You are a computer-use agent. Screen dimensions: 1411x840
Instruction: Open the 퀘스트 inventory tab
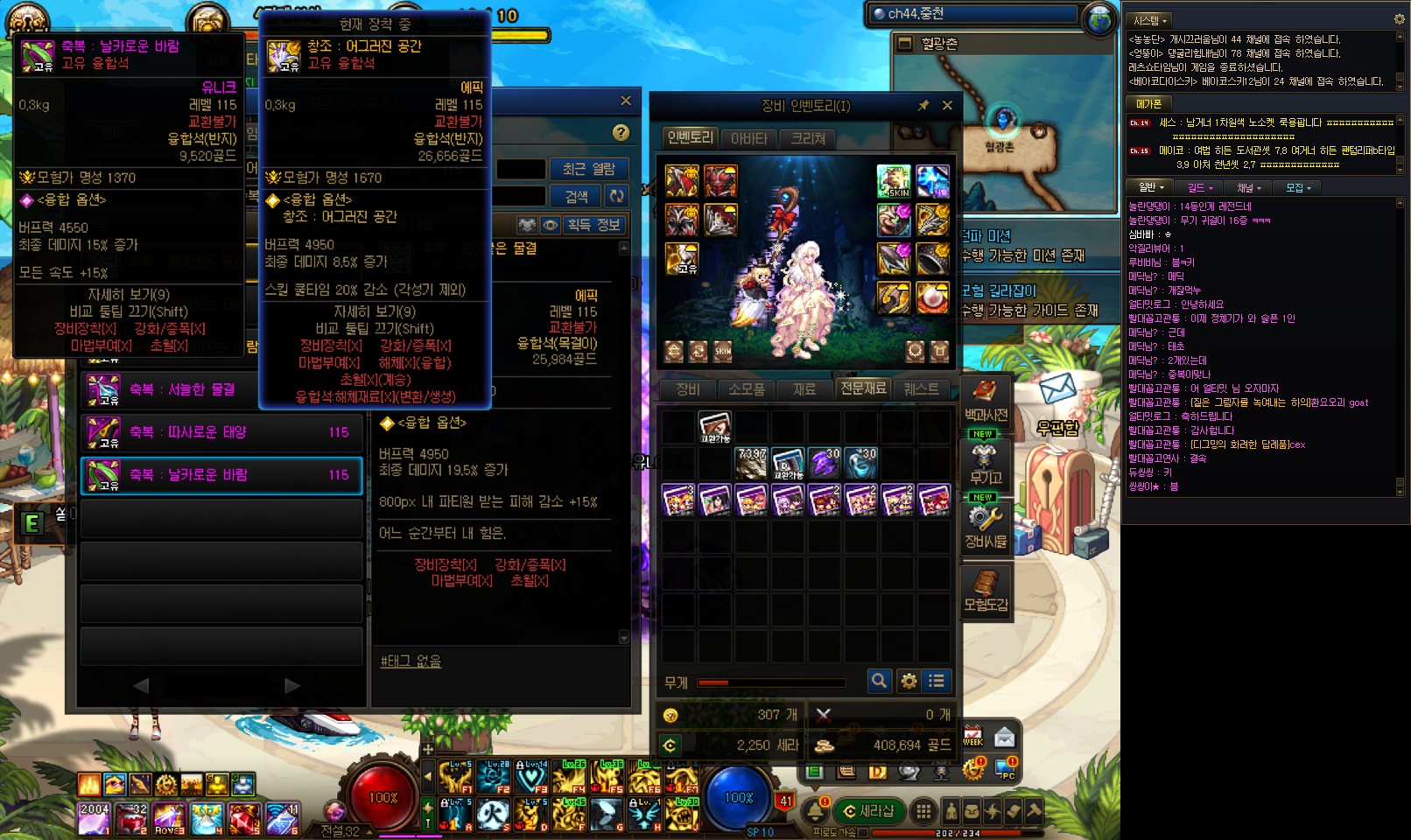[x=921, y=388]
